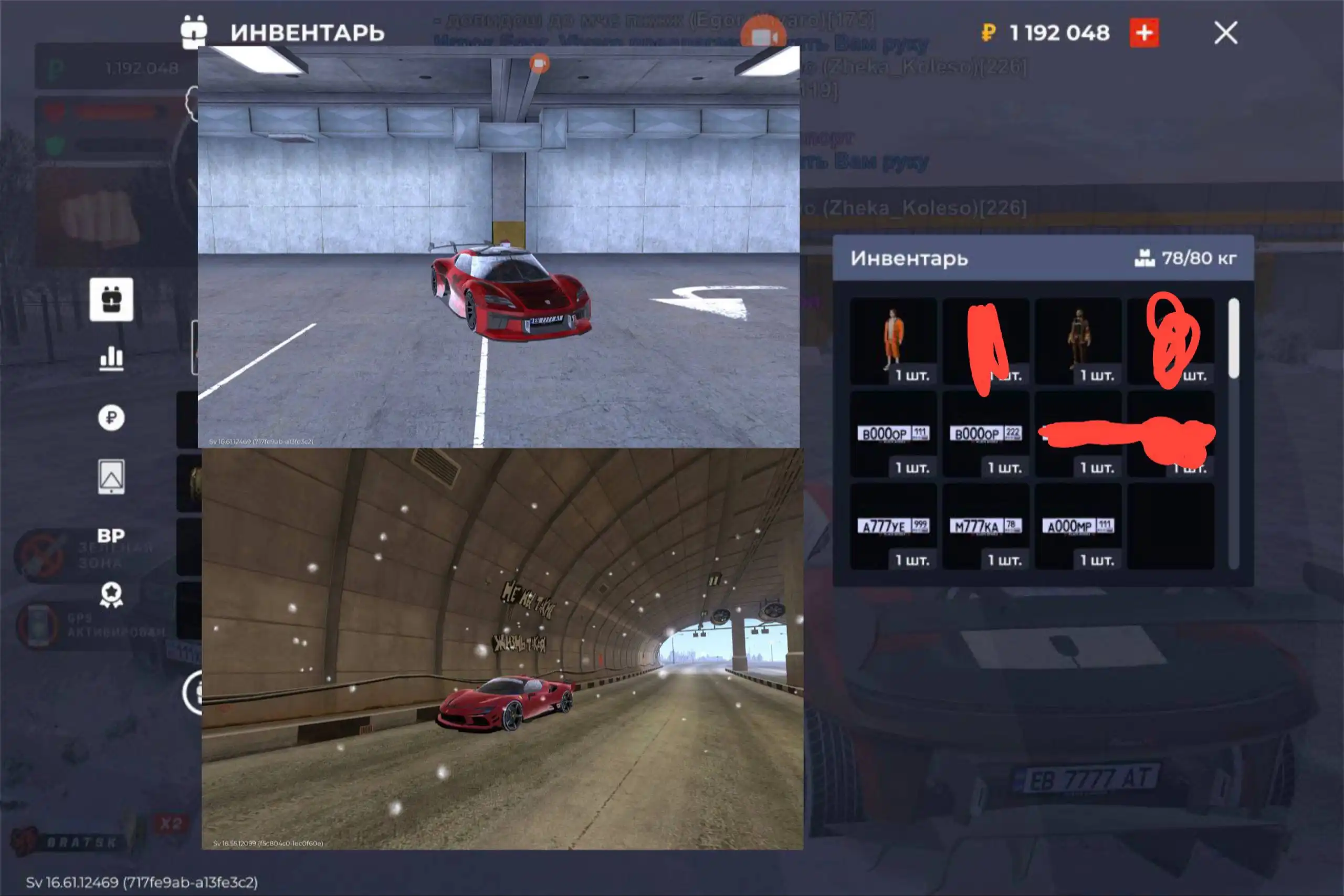Close the inventory with the X button
Screen dimensions: 1344x896
coord(1225,33)
